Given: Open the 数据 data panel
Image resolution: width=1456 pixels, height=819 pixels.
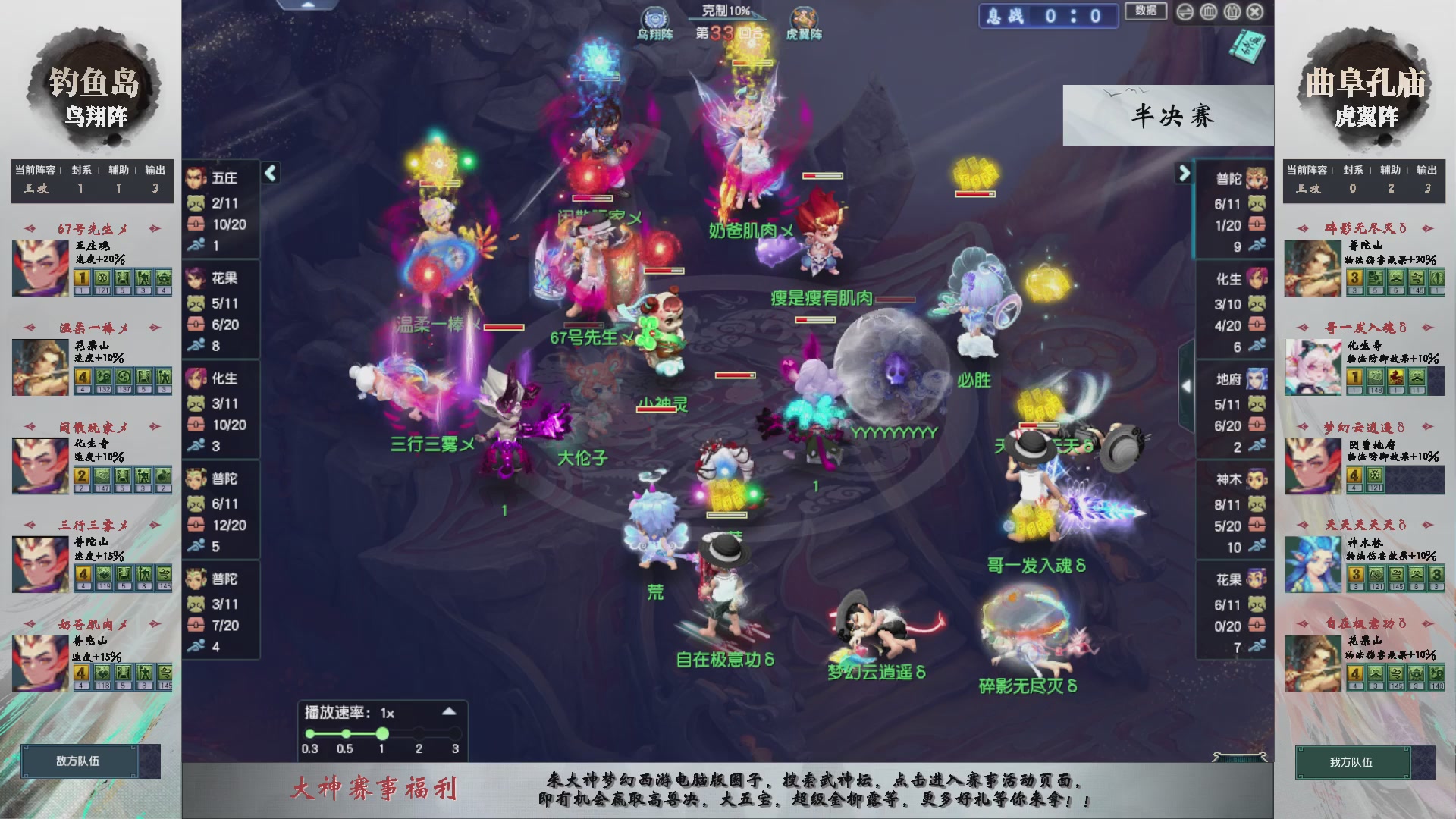Looking at the screenshot, I should click(1146, 11).
